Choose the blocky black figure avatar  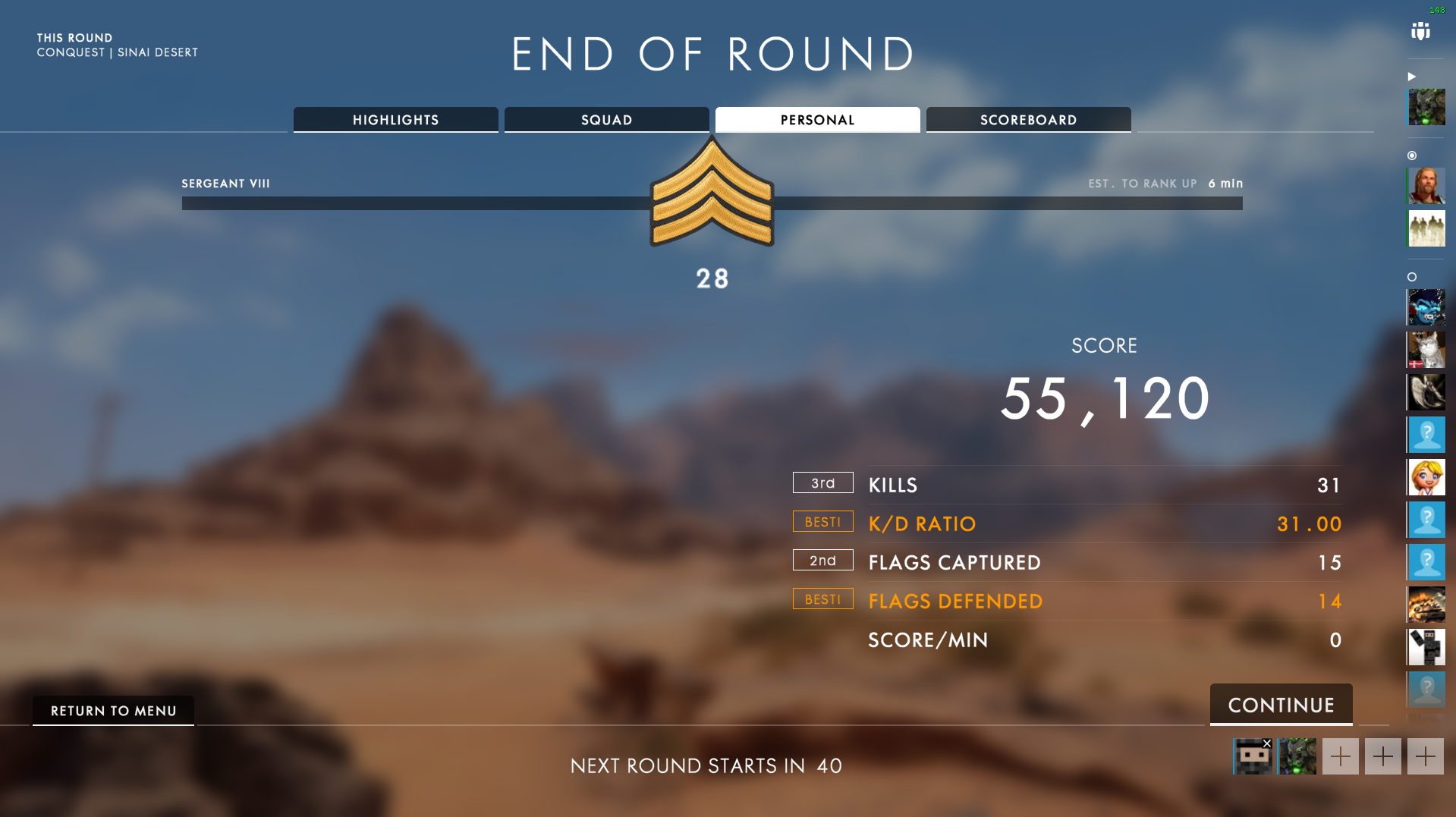click(x=1426, y=647)
